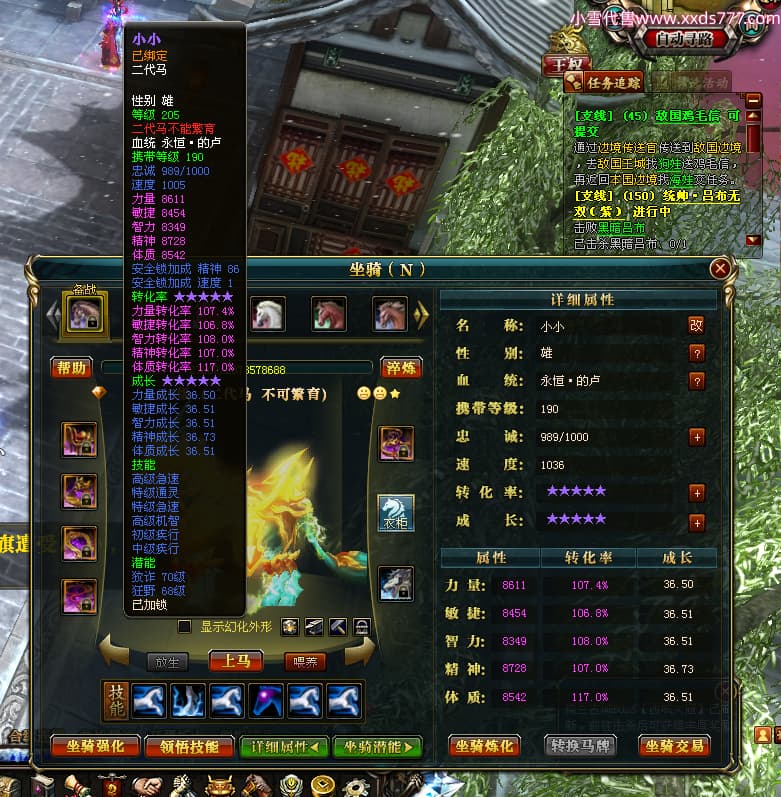Start 自动寻路 auto pathfinding
Screen dimensions: 781x797
click(x=683, y=39)
